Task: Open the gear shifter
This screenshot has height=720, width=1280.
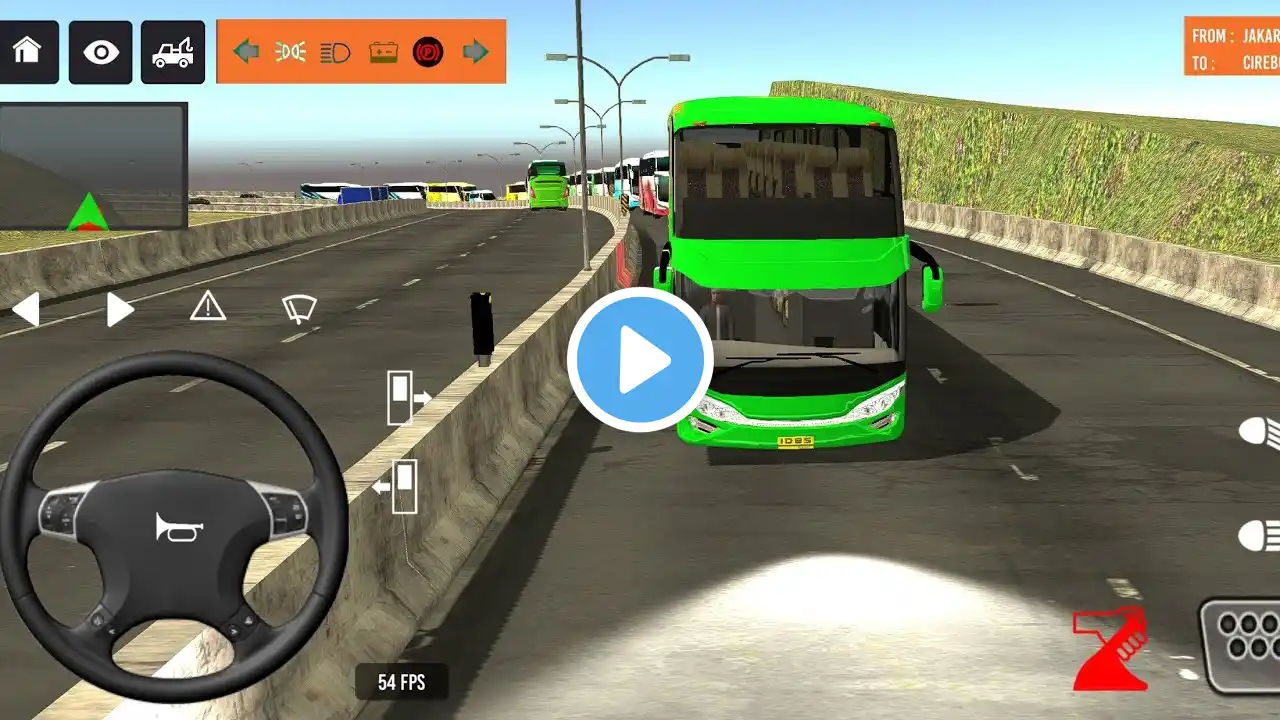Action: 1243,645
